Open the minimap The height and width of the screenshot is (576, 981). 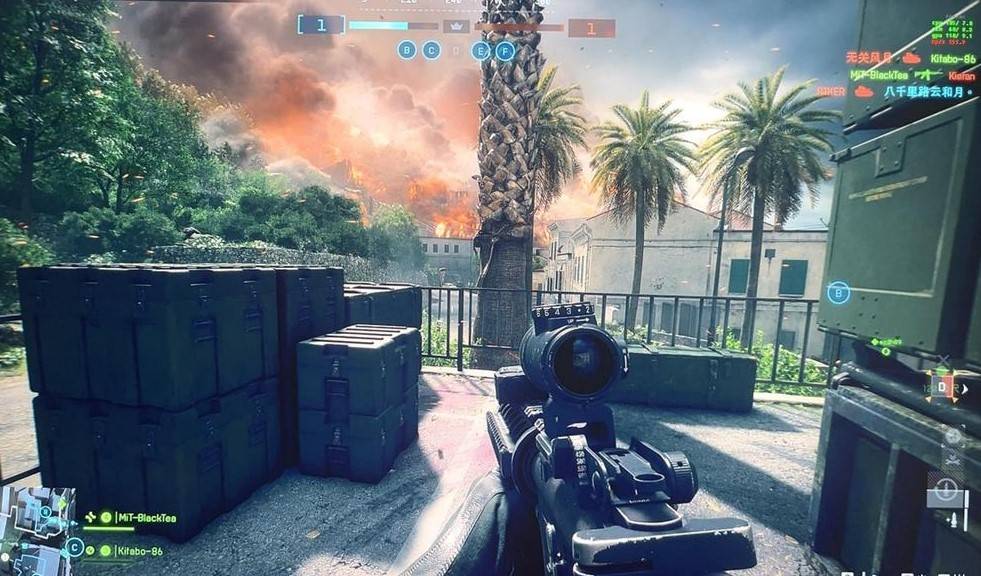coord(37,528)
